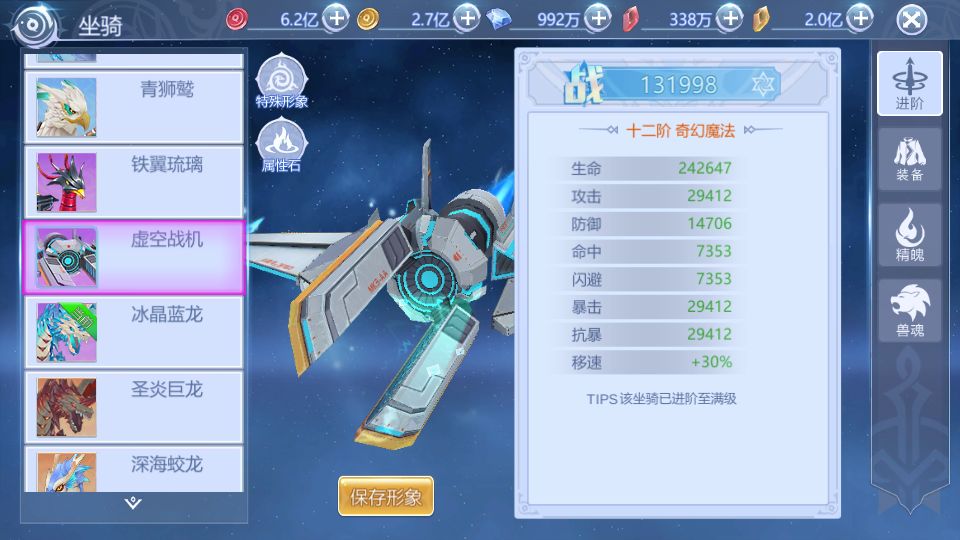This screenshot has width=960, height=540.
Task: Select 青狮鹫 mount from list
Action: (133, 106)
